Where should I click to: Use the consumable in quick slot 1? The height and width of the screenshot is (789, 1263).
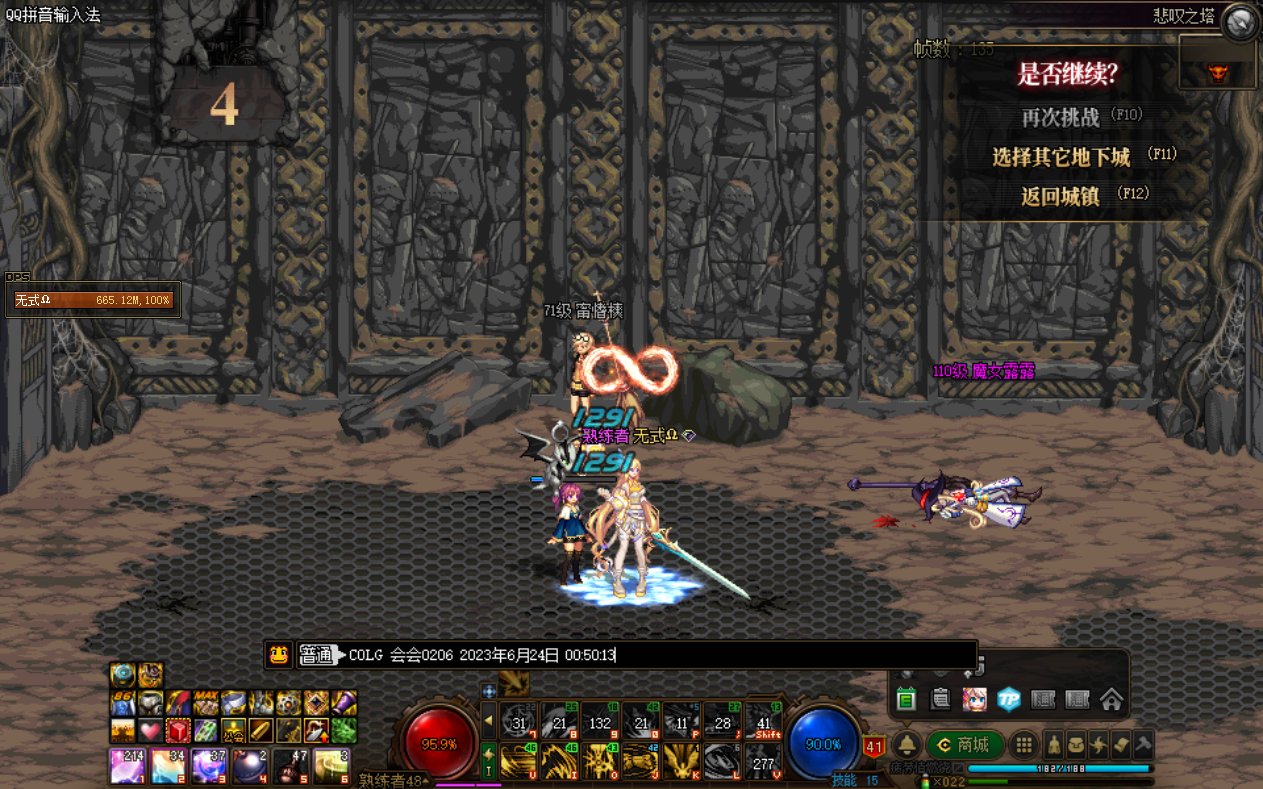(125, 765)
